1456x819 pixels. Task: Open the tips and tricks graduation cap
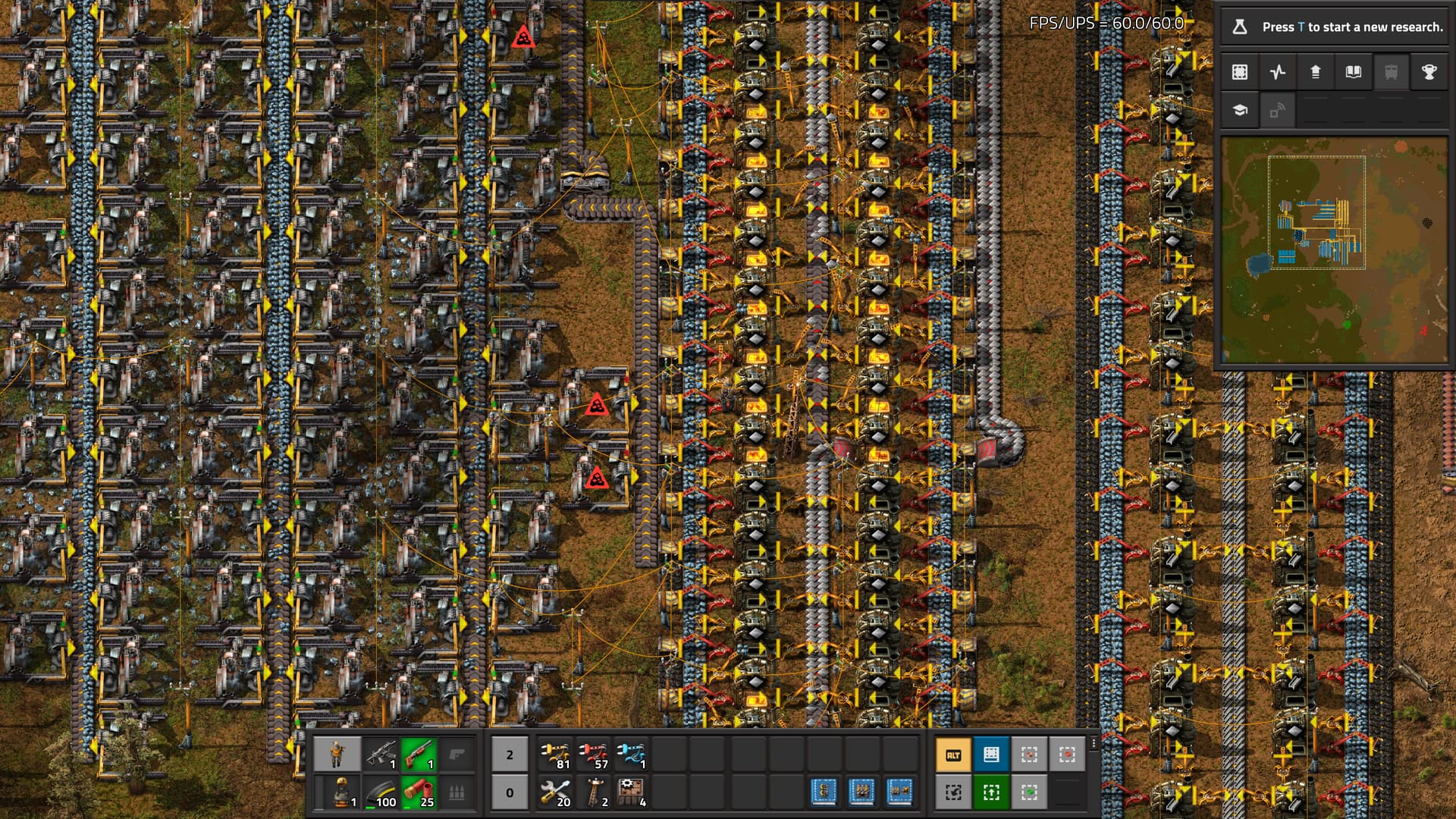(1240, 110)
